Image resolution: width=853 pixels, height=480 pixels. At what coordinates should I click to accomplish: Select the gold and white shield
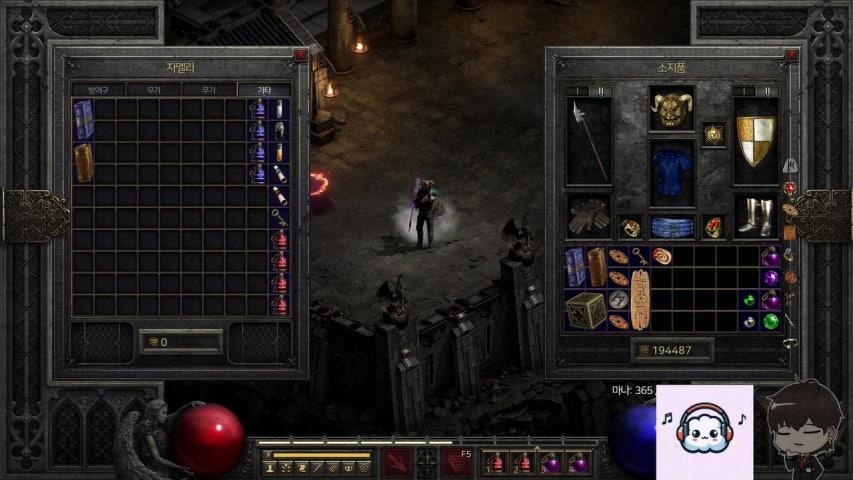coord(755,141)
